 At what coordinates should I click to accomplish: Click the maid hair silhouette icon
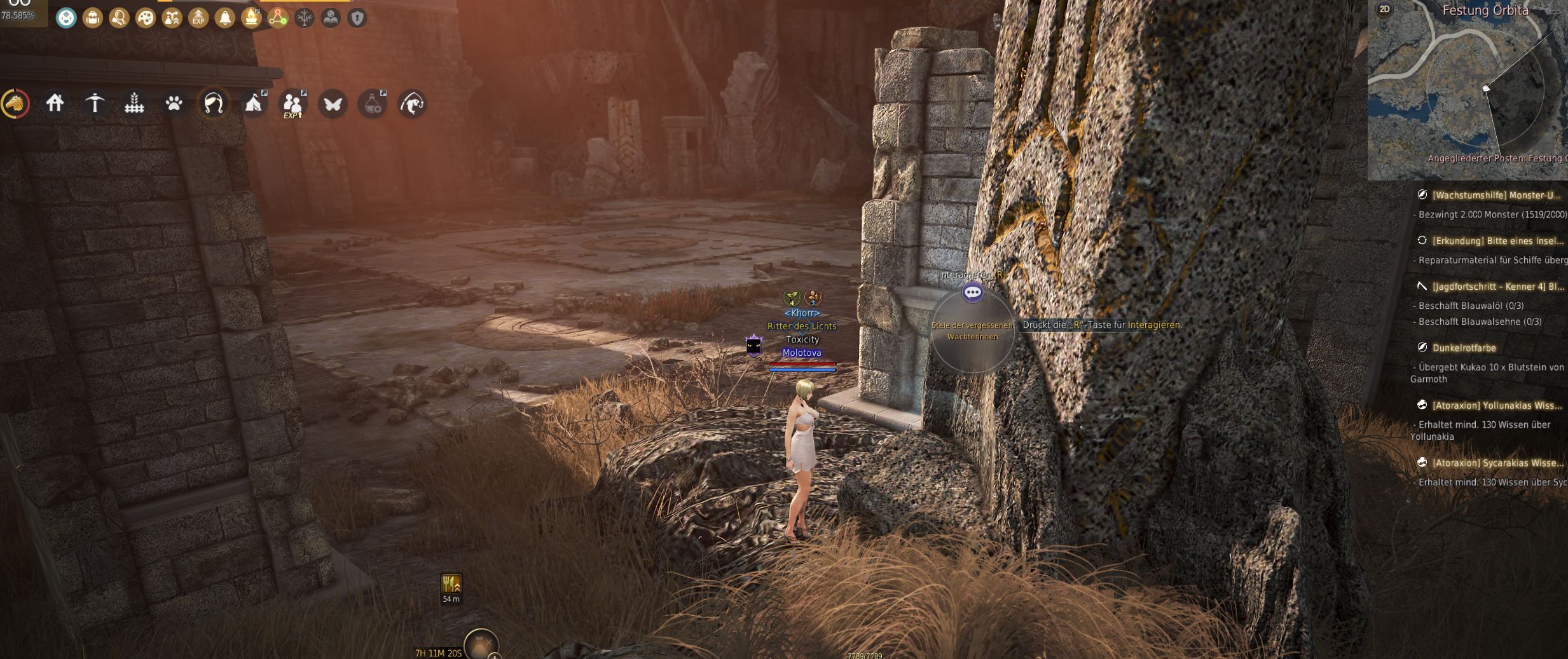[214, 103]
